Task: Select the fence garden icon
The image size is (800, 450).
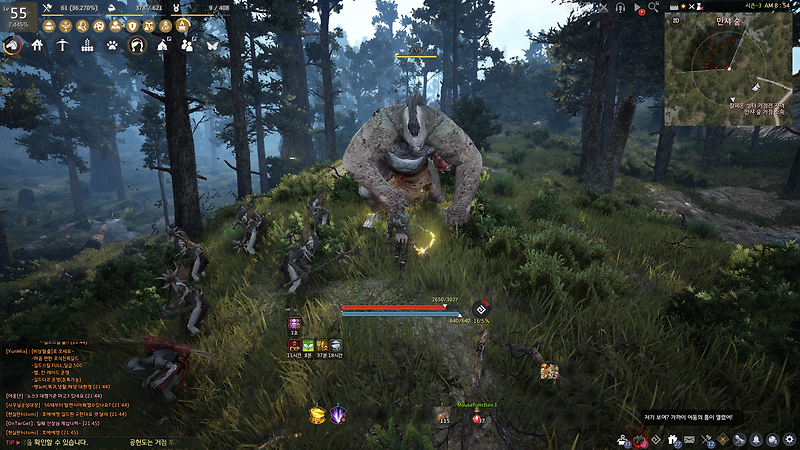Action: click(x=87, y=45)
